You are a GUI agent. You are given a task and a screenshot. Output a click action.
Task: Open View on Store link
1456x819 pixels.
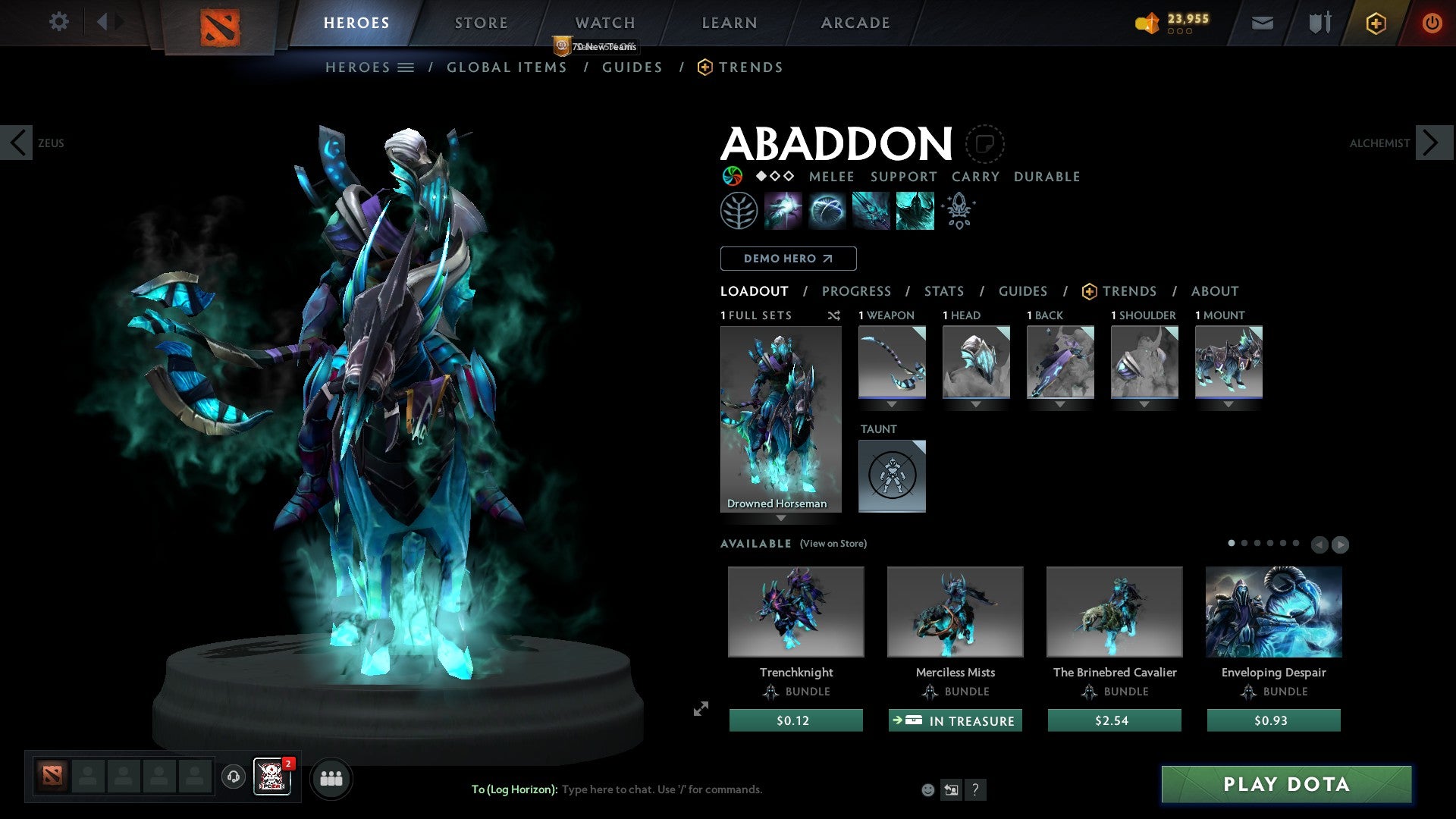click(832, 544)
